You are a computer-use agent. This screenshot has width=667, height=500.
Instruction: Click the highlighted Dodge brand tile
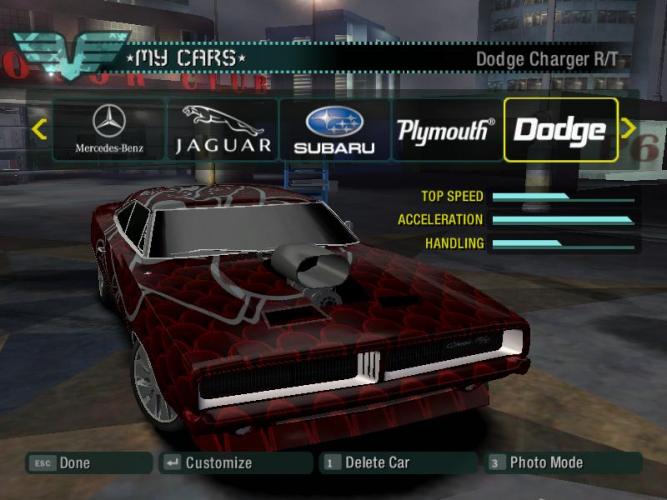pos(560,130)
